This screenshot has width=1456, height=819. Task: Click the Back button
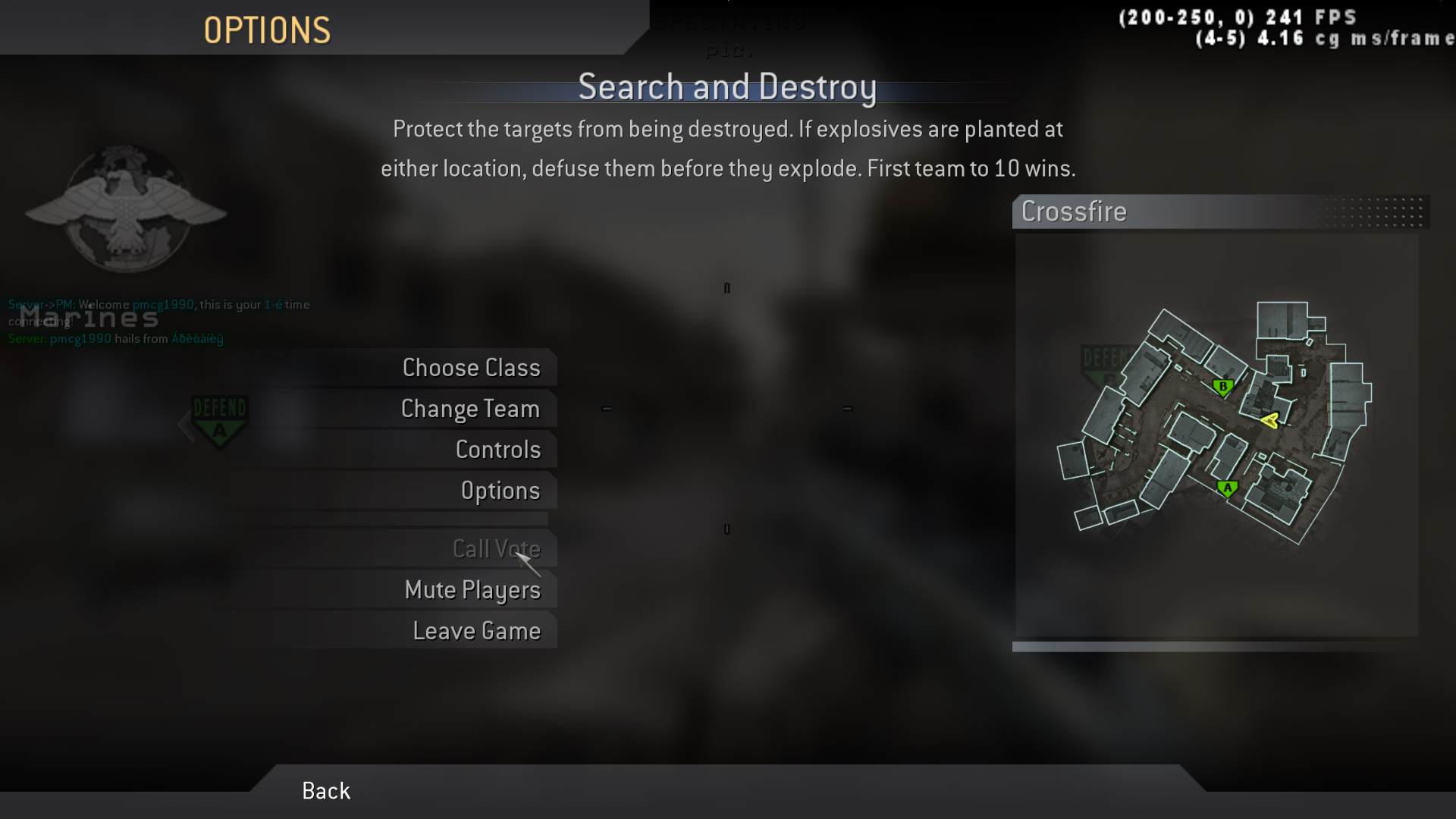coord(325,790)
